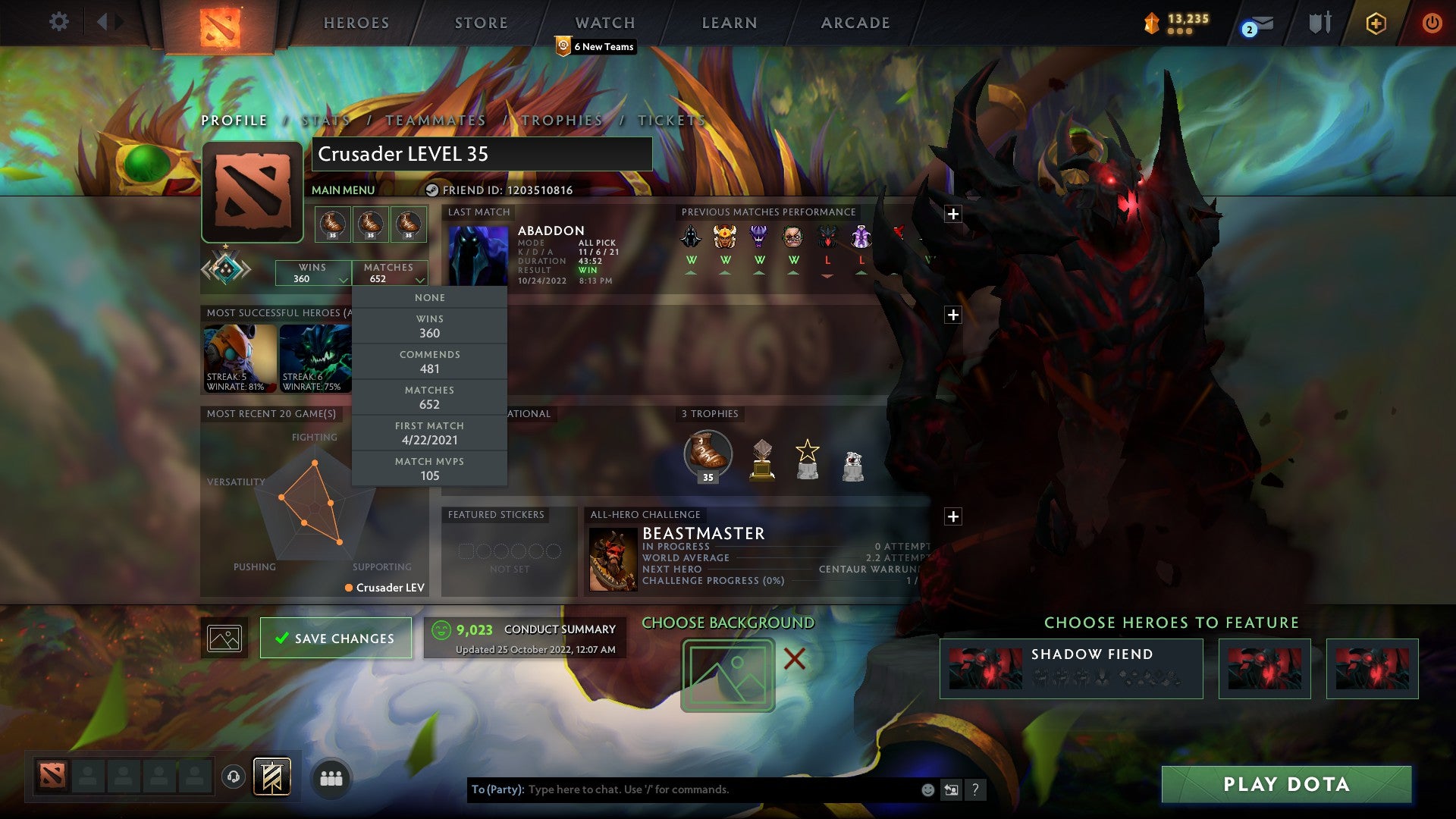Screen dimensions: 1456x819
Task: Open the Dota Plus hexagon icon
Action: 1376,23
